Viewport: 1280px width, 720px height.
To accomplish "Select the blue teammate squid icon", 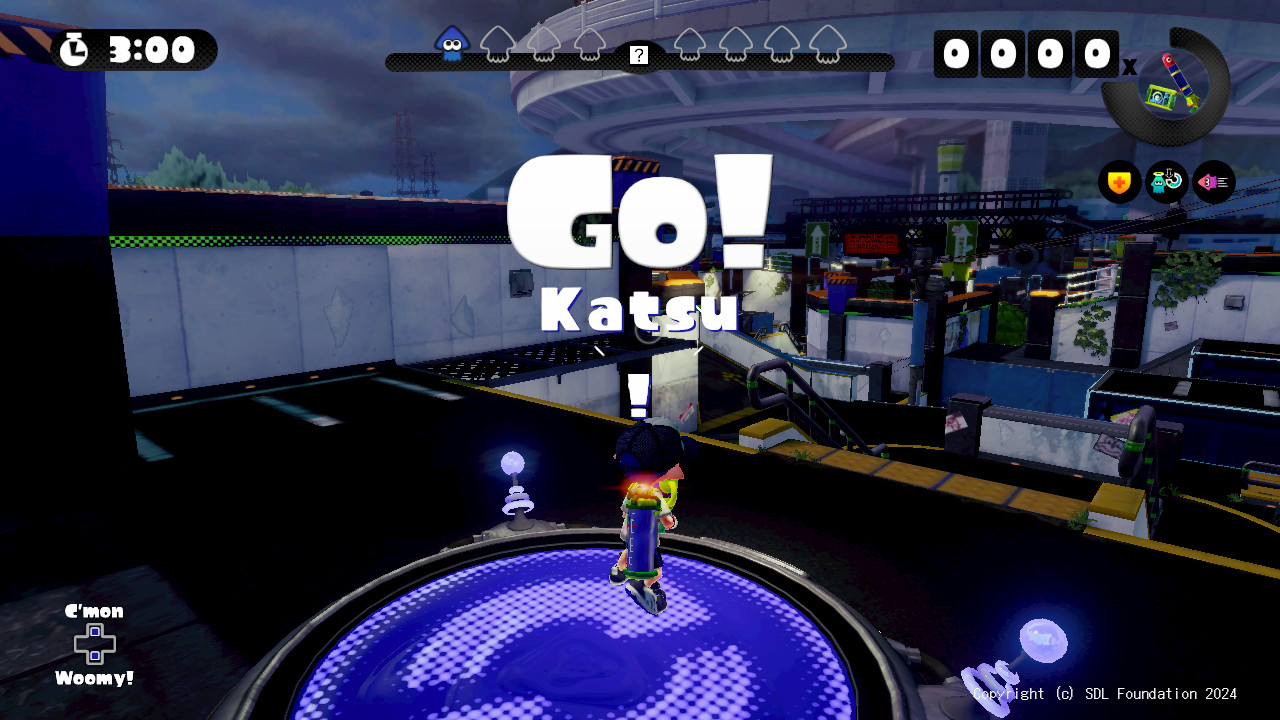I will point(452,44).
